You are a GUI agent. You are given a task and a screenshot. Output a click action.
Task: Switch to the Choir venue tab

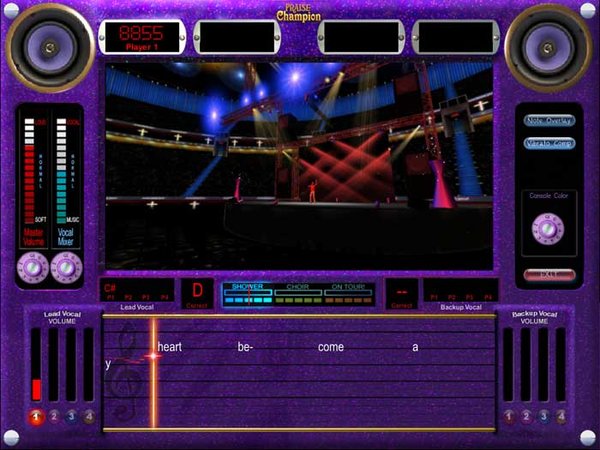click(298, 287)
